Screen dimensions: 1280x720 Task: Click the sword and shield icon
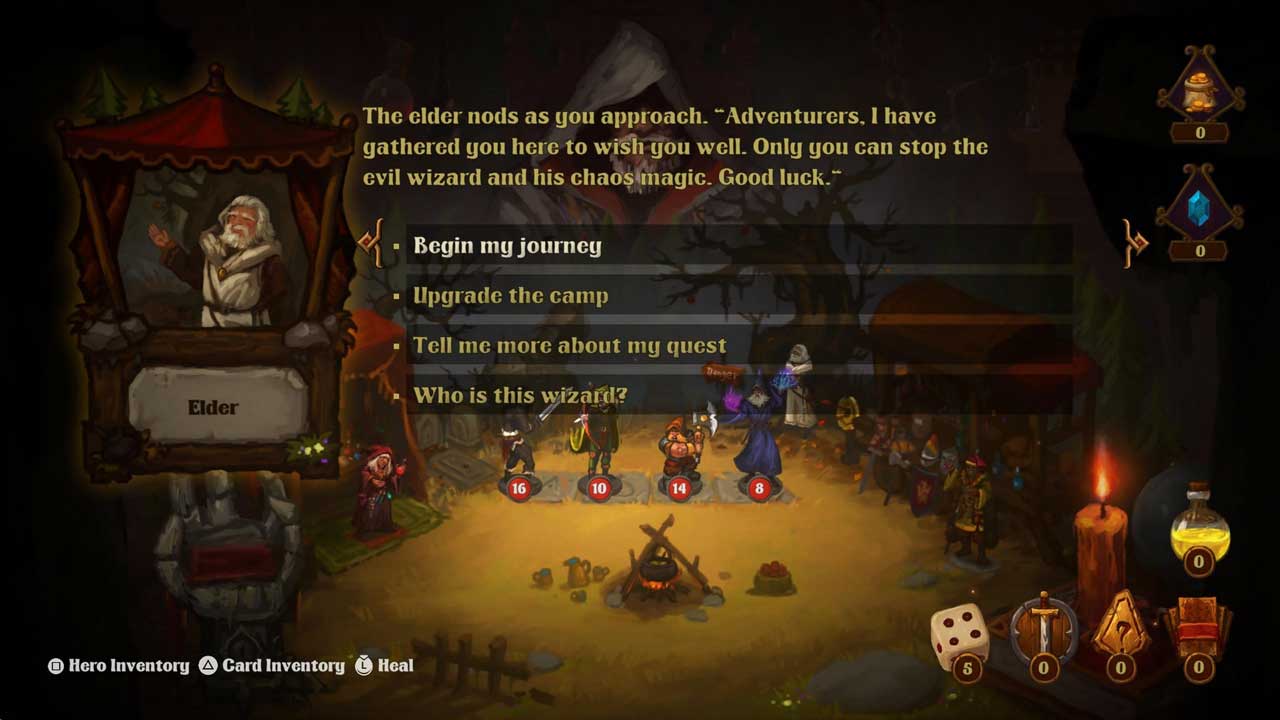coord(1043,628)
